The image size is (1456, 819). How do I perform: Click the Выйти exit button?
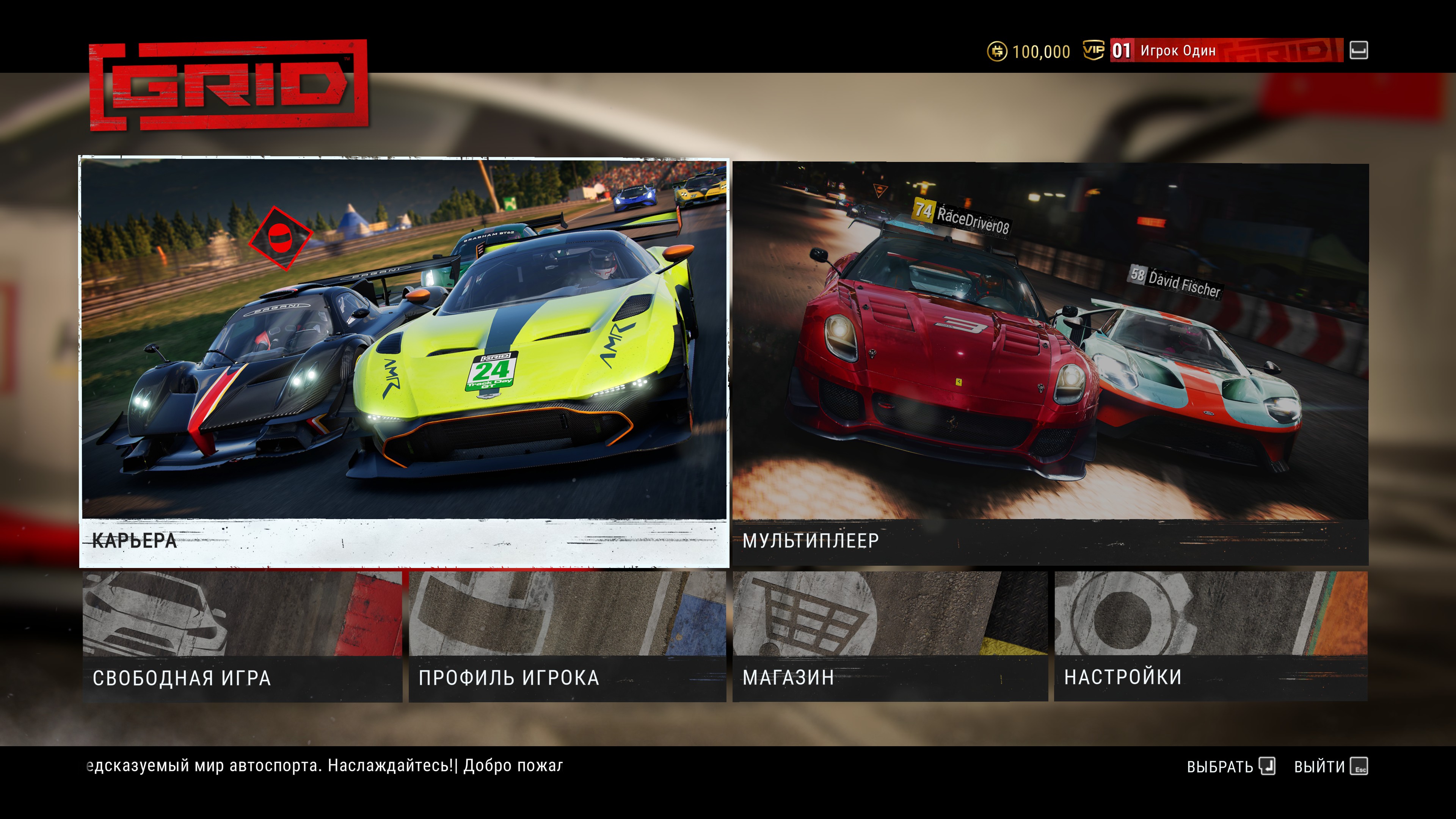(x=1330, y=766)
